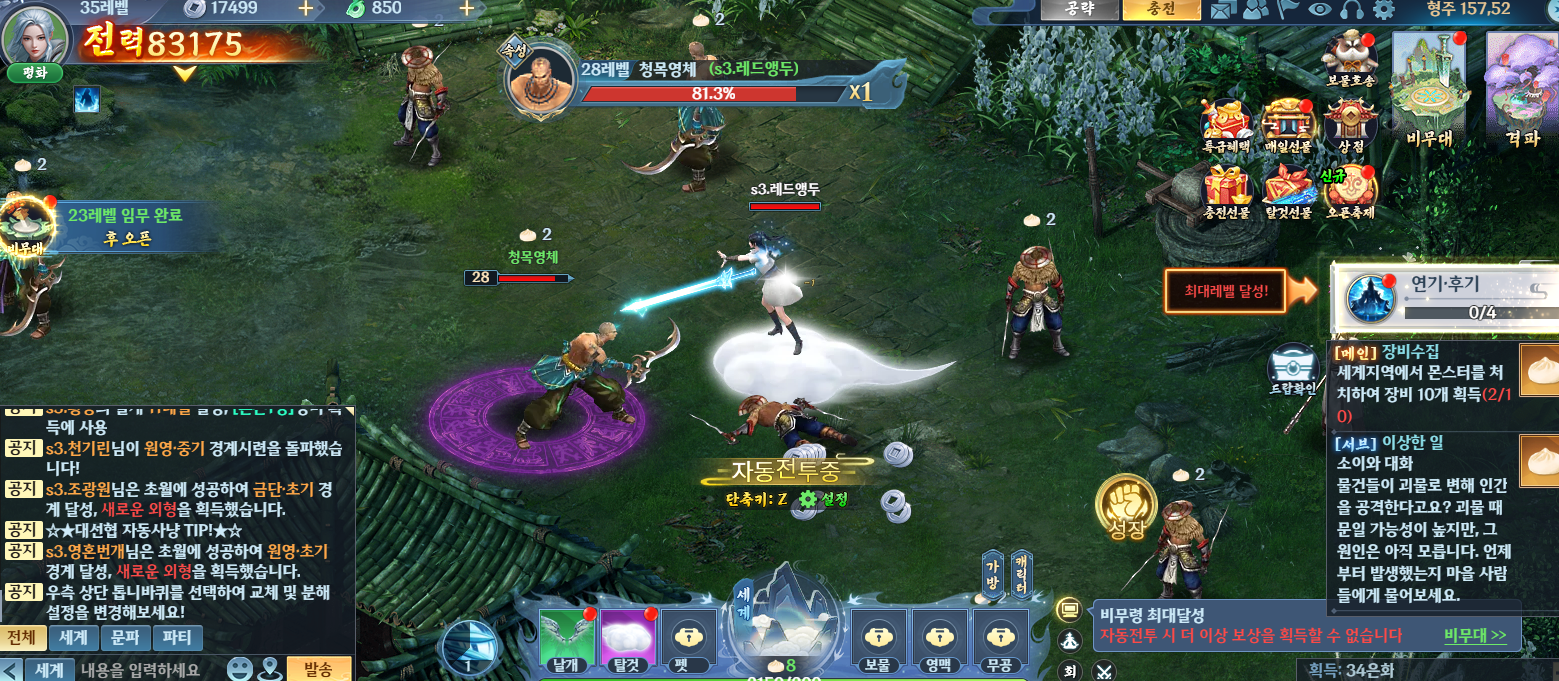1559x681 pixels.
Task: Open the 오픈축제 festival event
Action: click(1350, 192)
